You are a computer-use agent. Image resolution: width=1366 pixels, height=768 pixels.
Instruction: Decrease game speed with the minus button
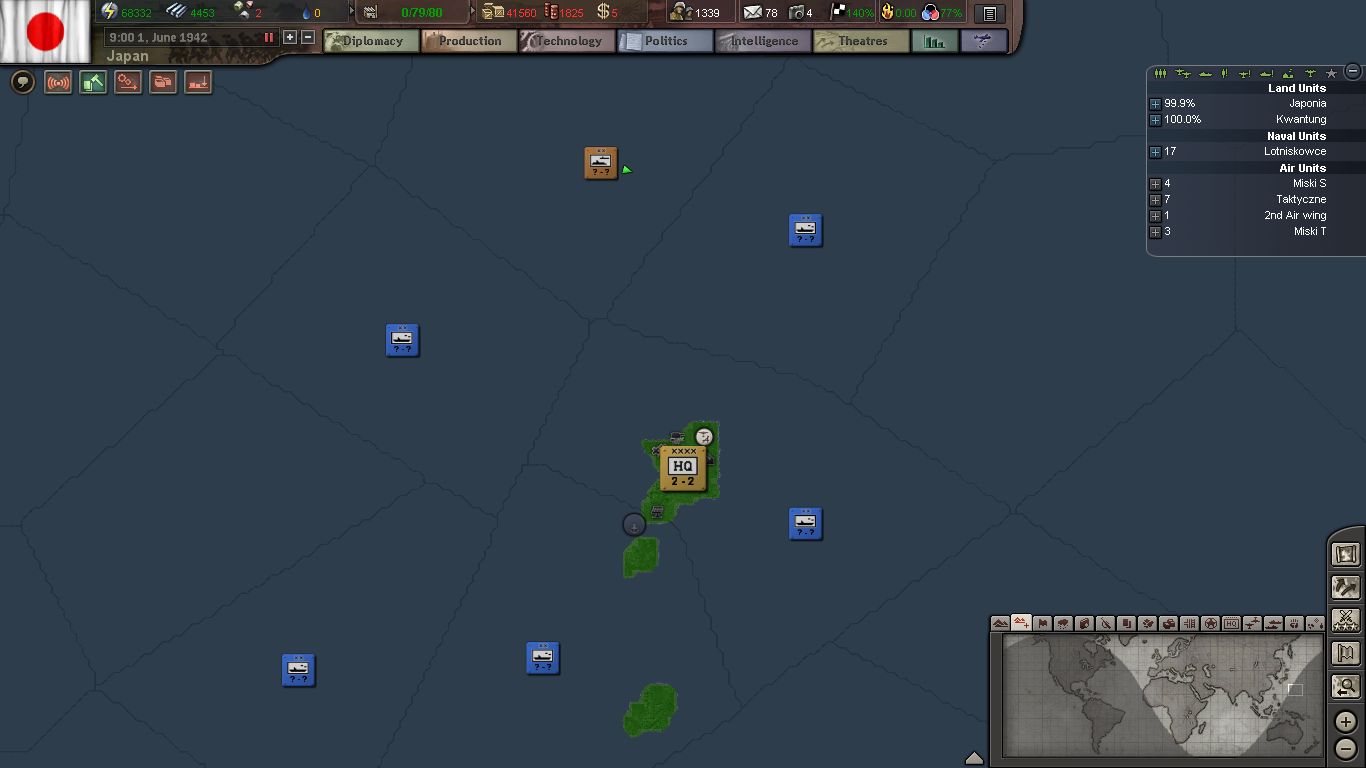click(x=308, y=37)
